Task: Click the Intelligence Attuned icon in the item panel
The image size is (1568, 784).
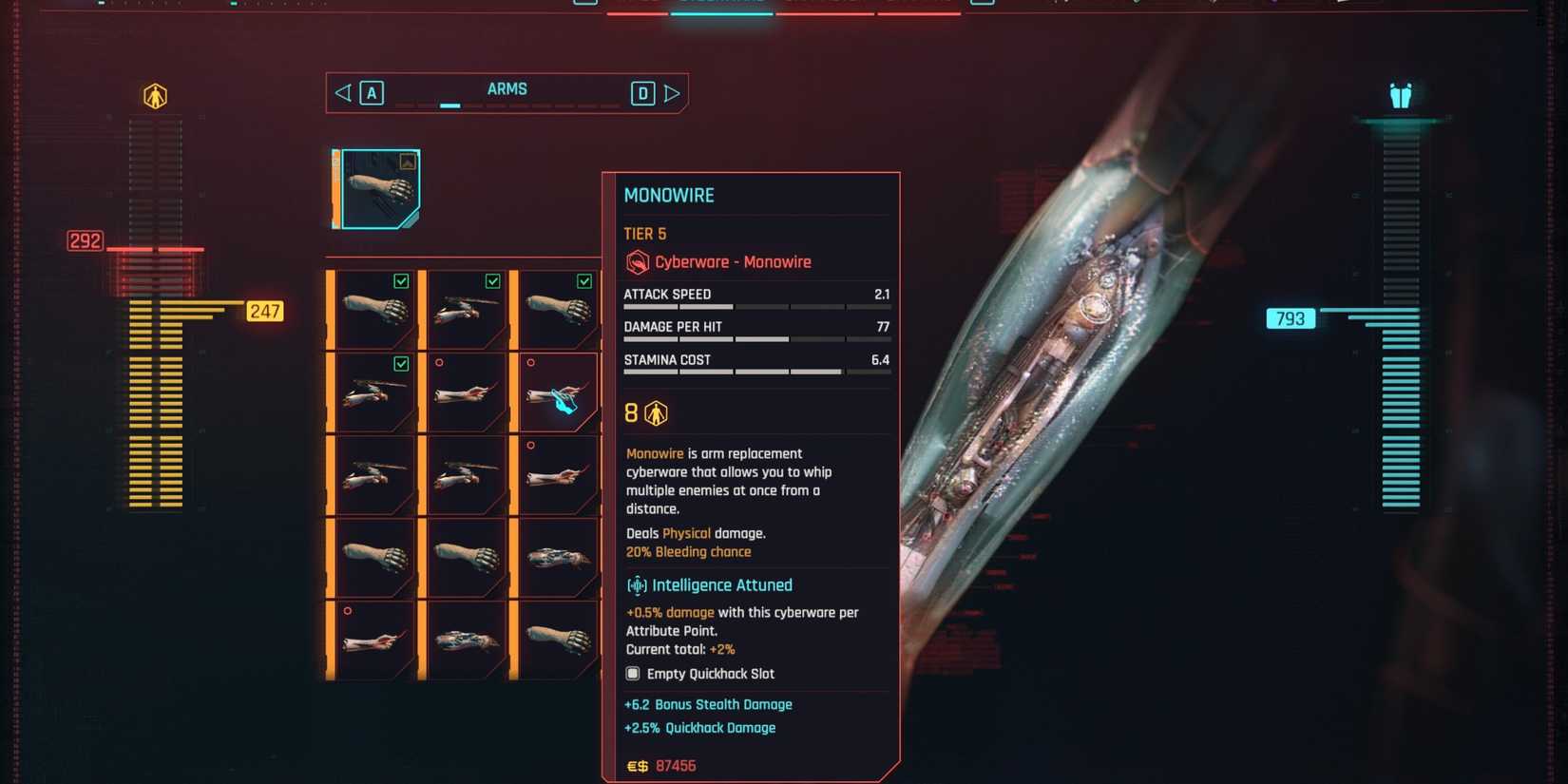Action: tap(637, 584)
